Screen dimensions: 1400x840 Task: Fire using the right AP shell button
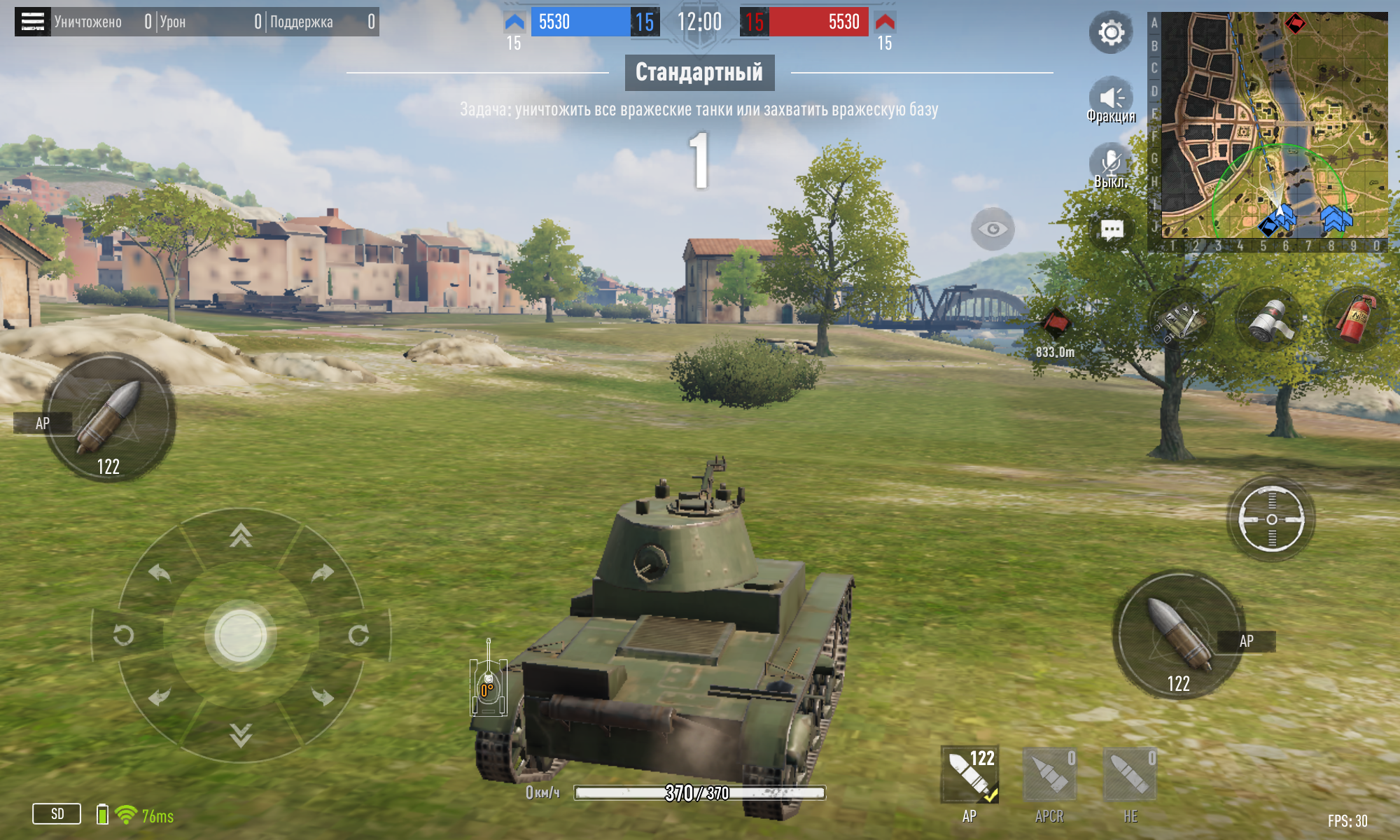[1179, 635]
